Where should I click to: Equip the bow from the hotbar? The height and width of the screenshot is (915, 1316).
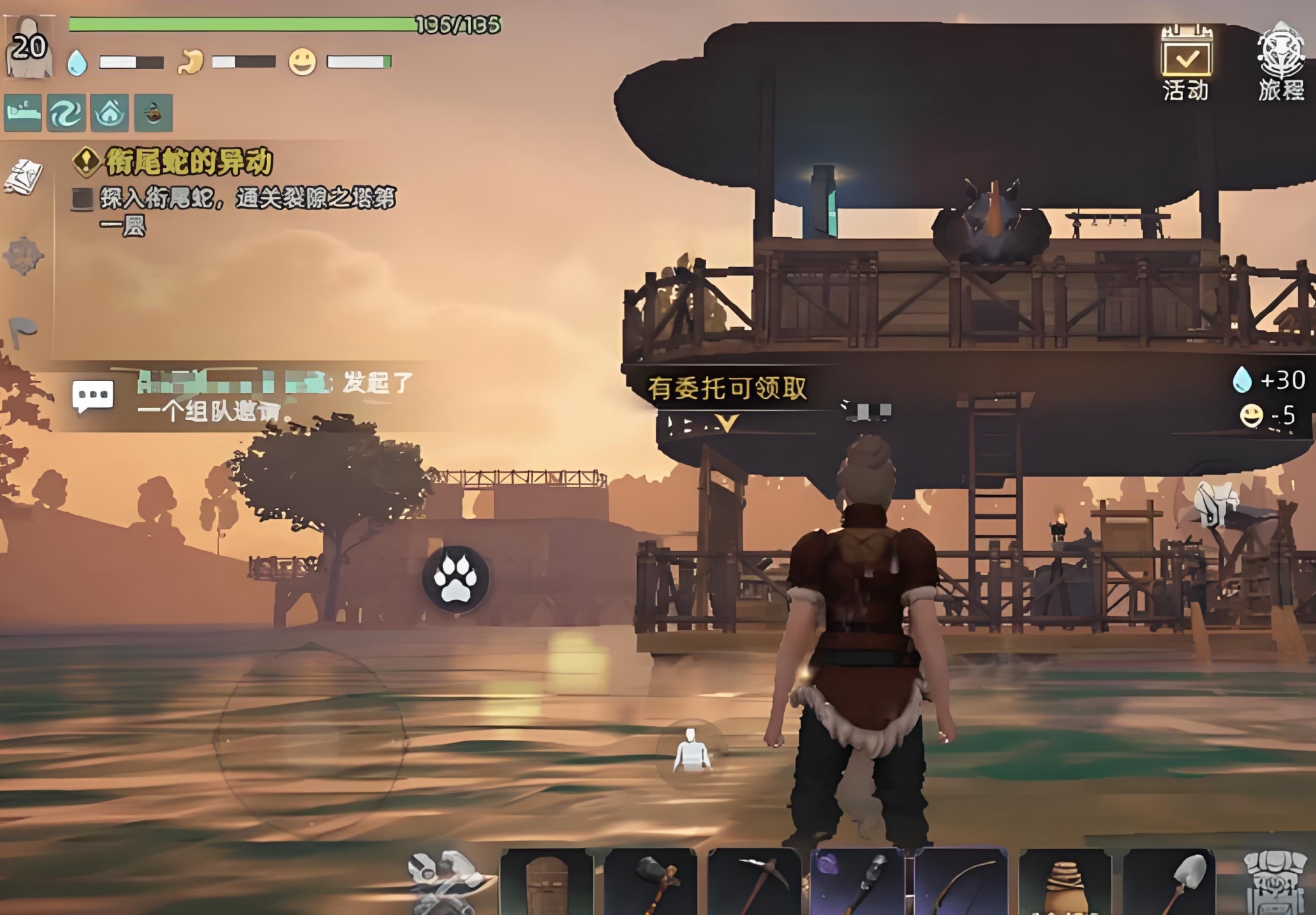coord(961,881)
